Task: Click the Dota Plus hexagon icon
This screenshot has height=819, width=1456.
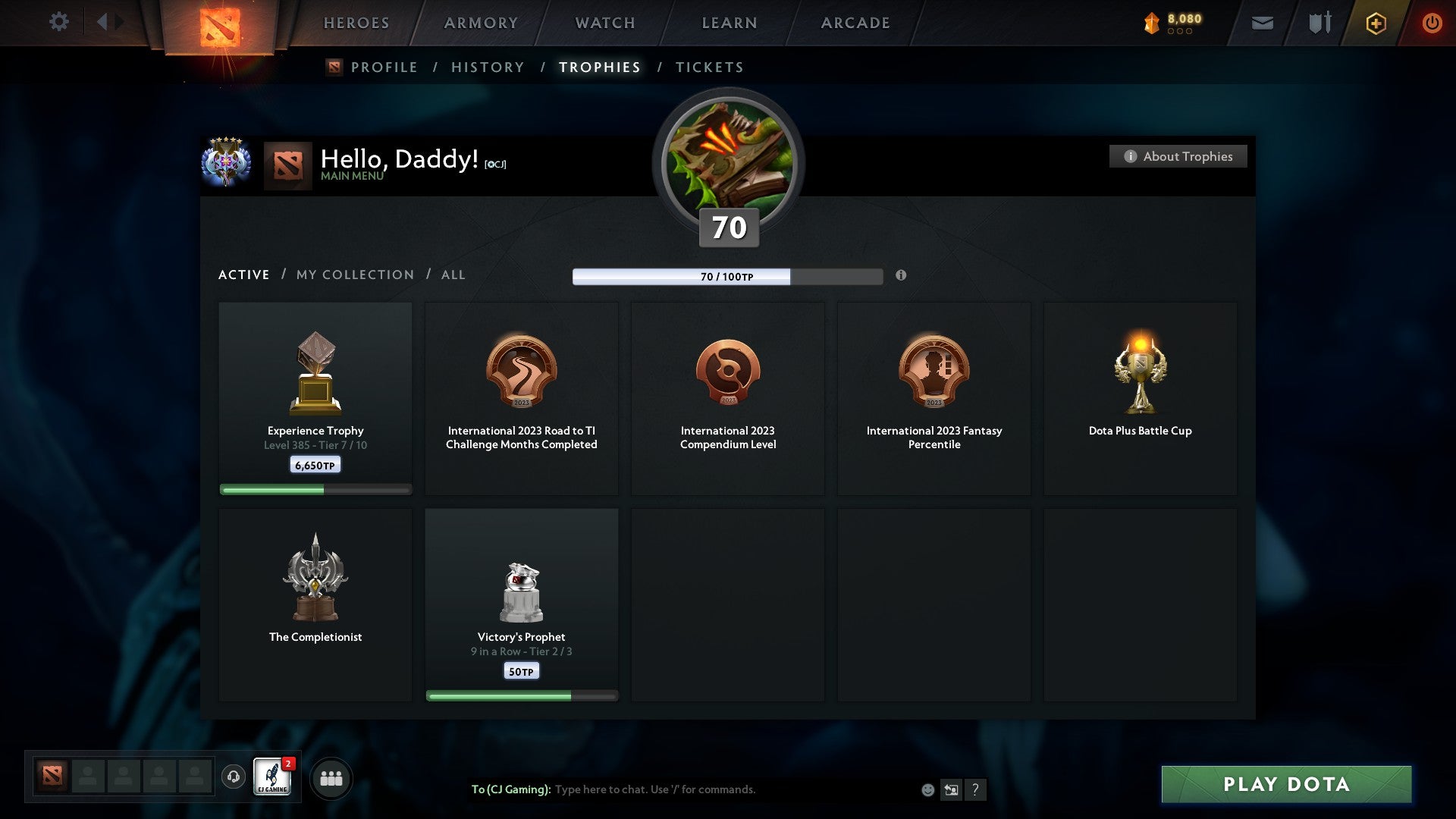Action: 1376,23
